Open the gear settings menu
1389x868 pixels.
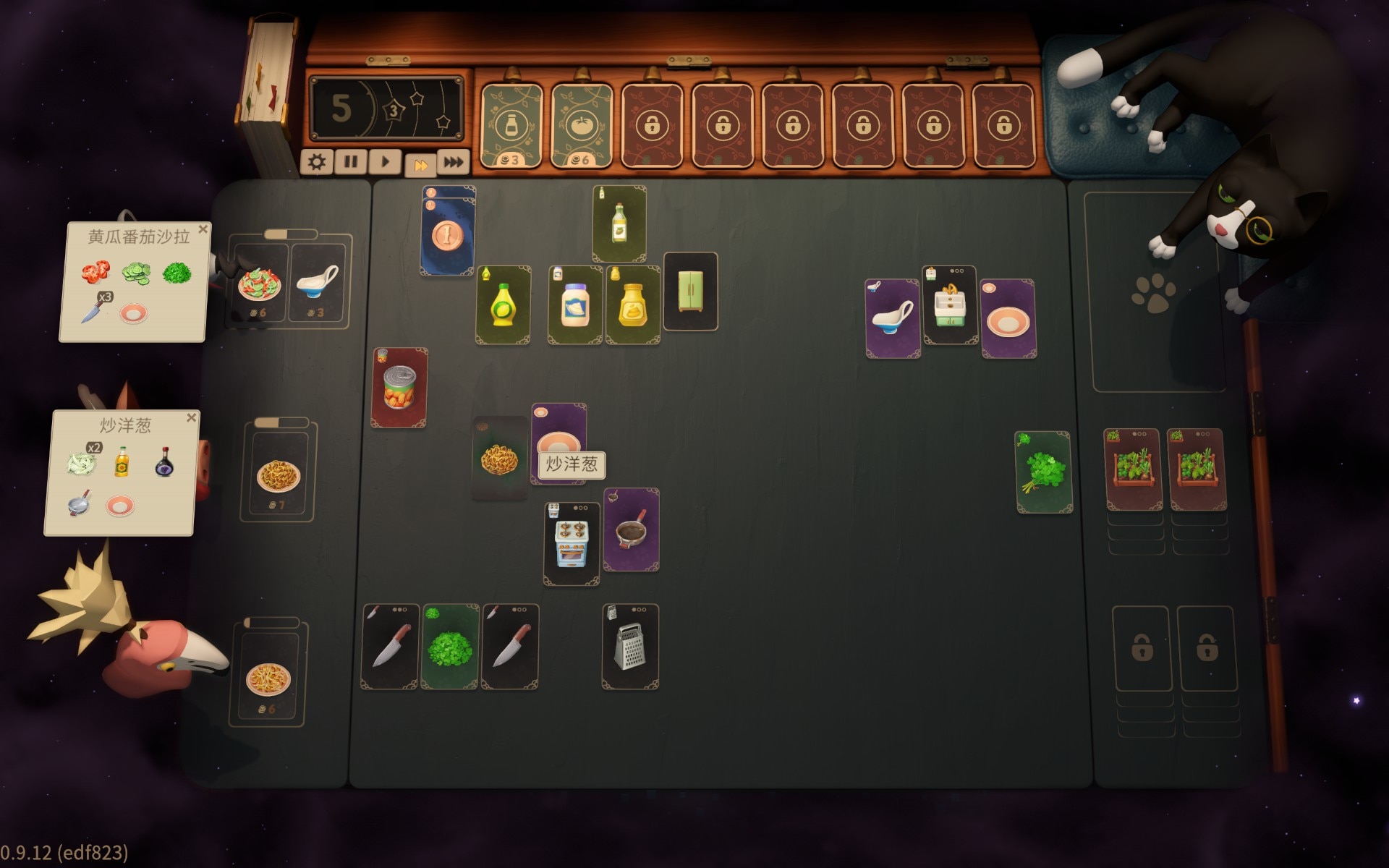(316, 162)
